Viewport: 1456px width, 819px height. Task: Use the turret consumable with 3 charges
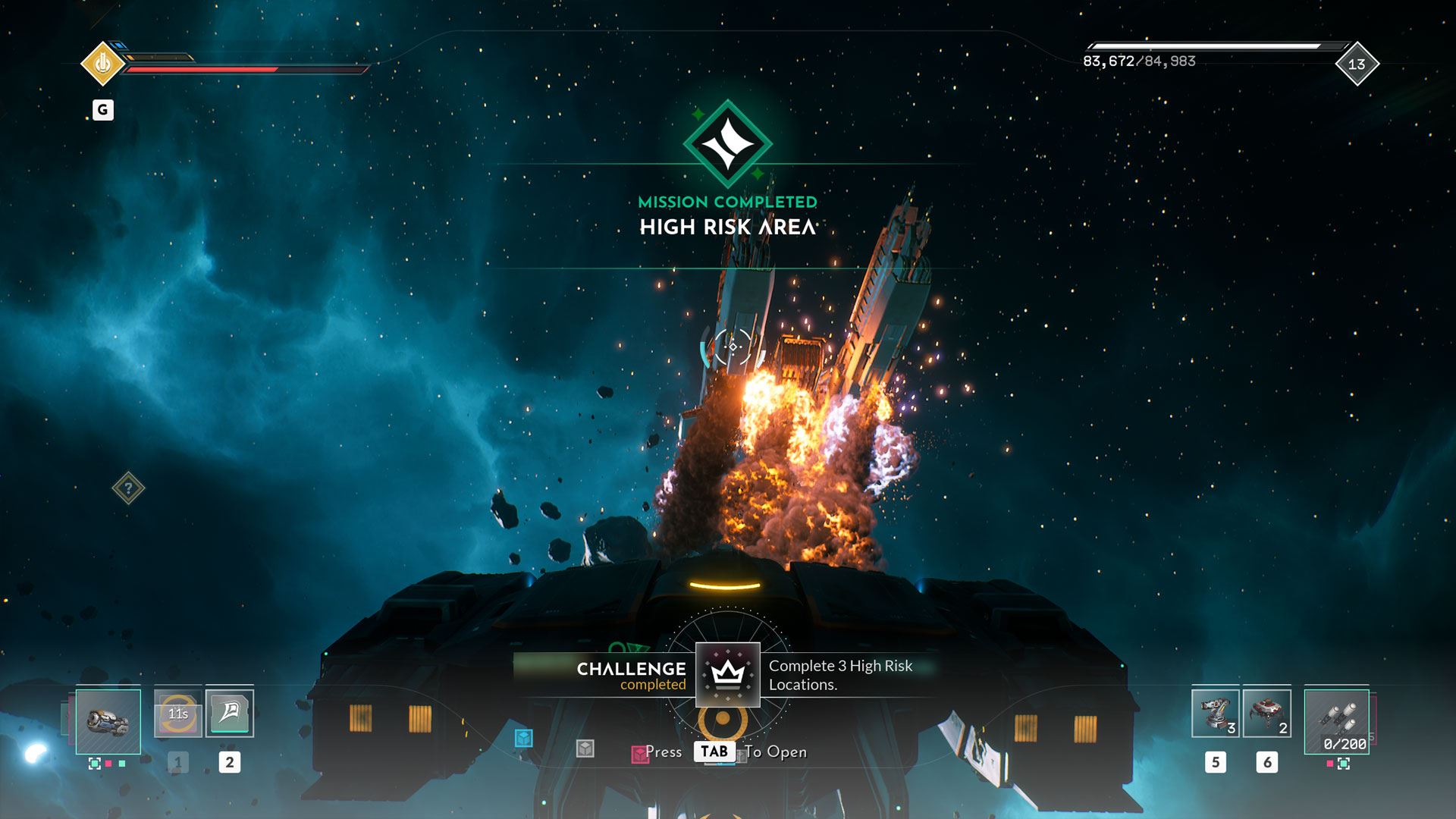[x=1215, y=714]
